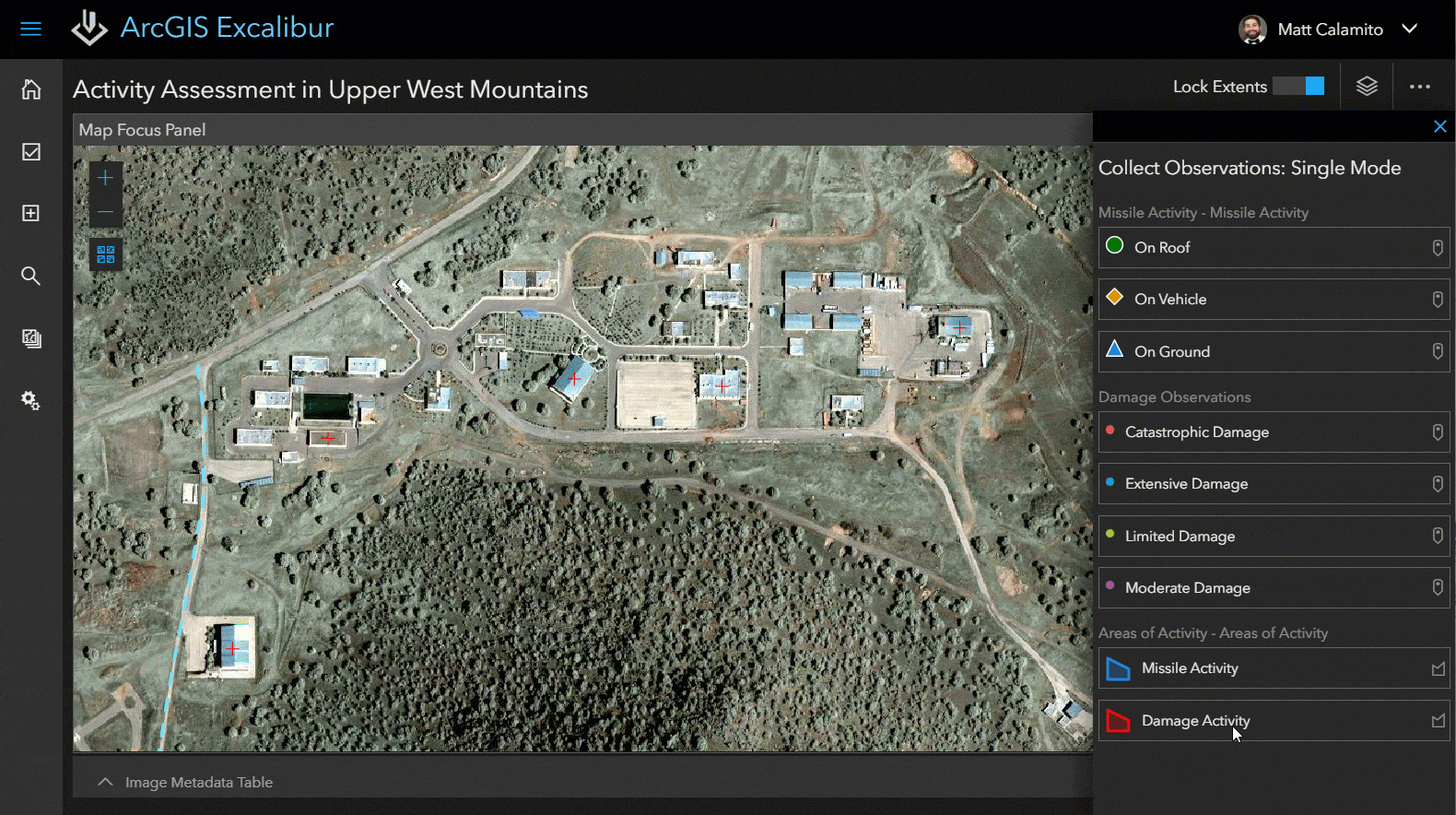Open the Home page in the sidebar

pos(30,89)
